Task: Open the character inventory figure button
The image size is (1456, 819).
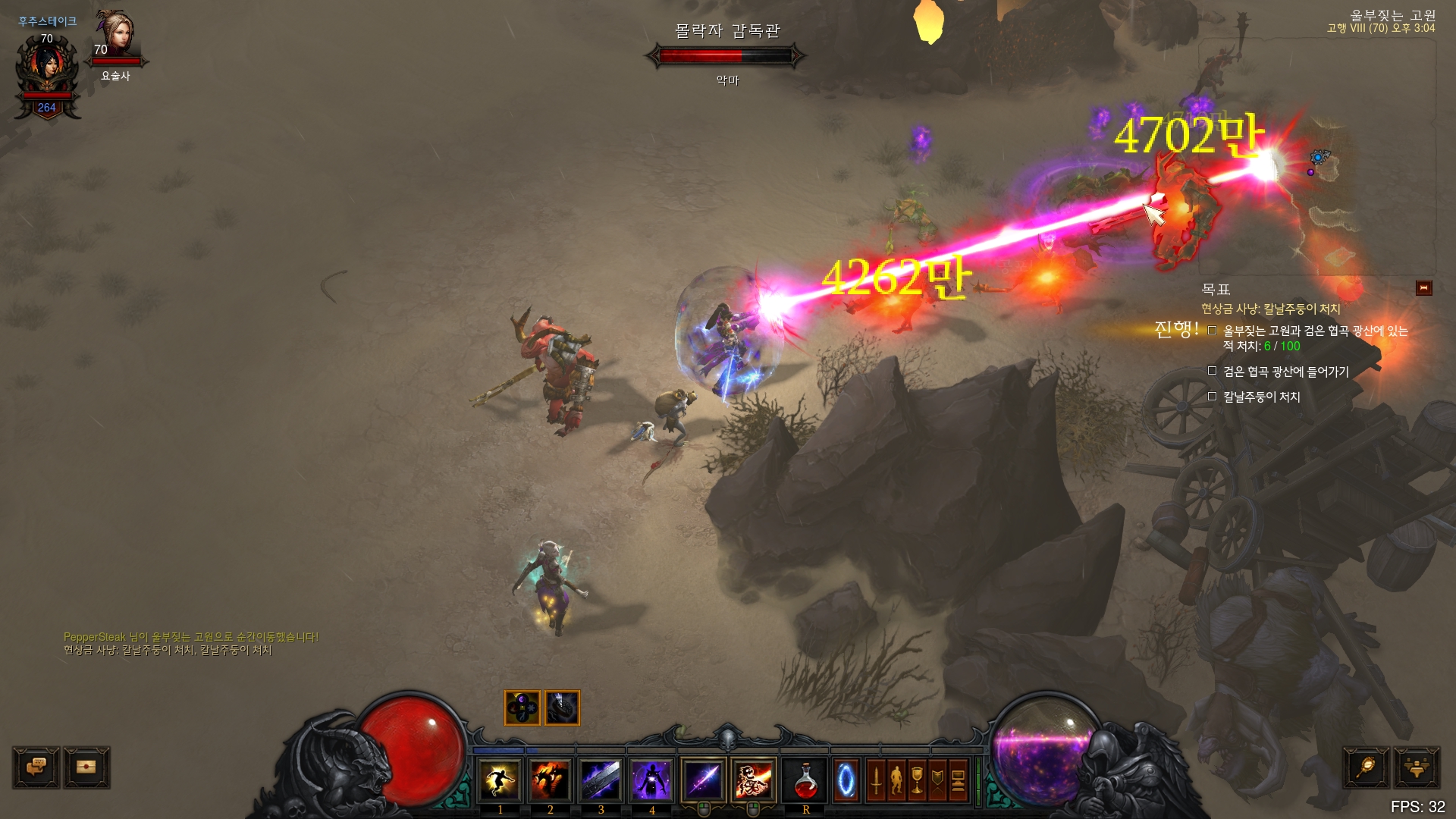Action: tap(896, 780)
